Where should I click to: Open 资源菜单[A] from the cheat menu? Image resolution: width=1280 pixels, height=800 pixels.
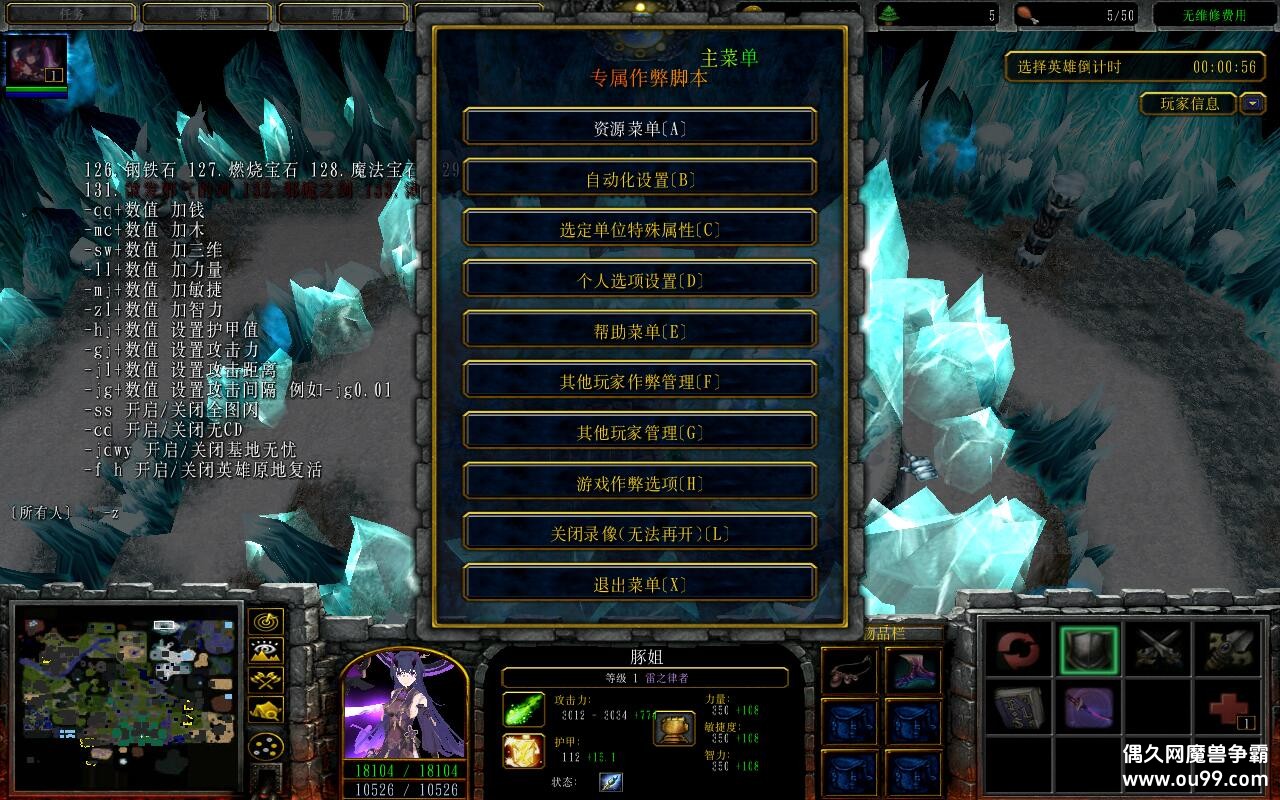639,127
